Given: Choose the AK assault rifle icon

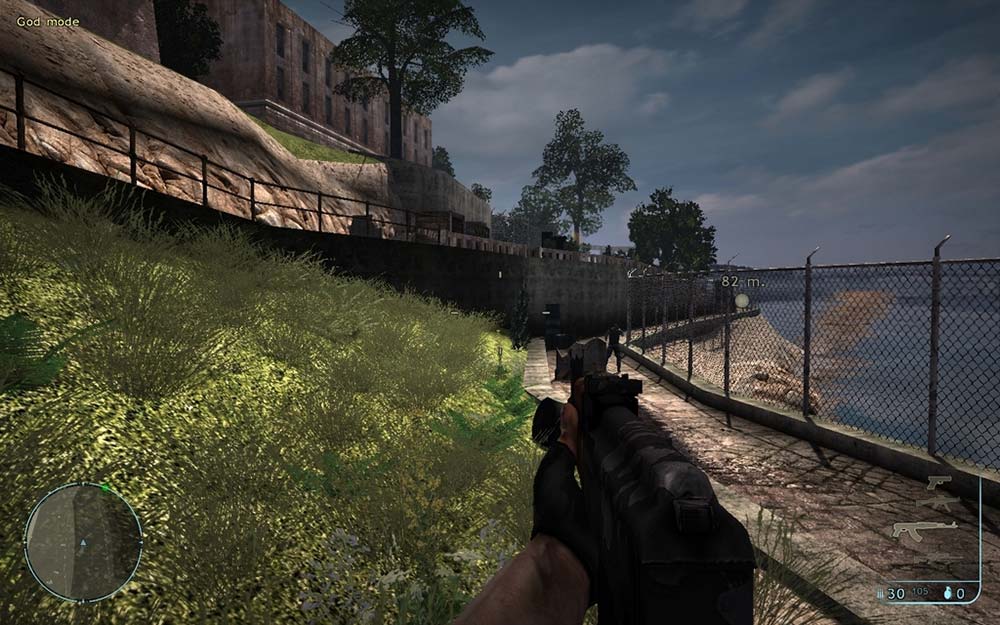Looking at the screenshot, I should coord(924,529).
